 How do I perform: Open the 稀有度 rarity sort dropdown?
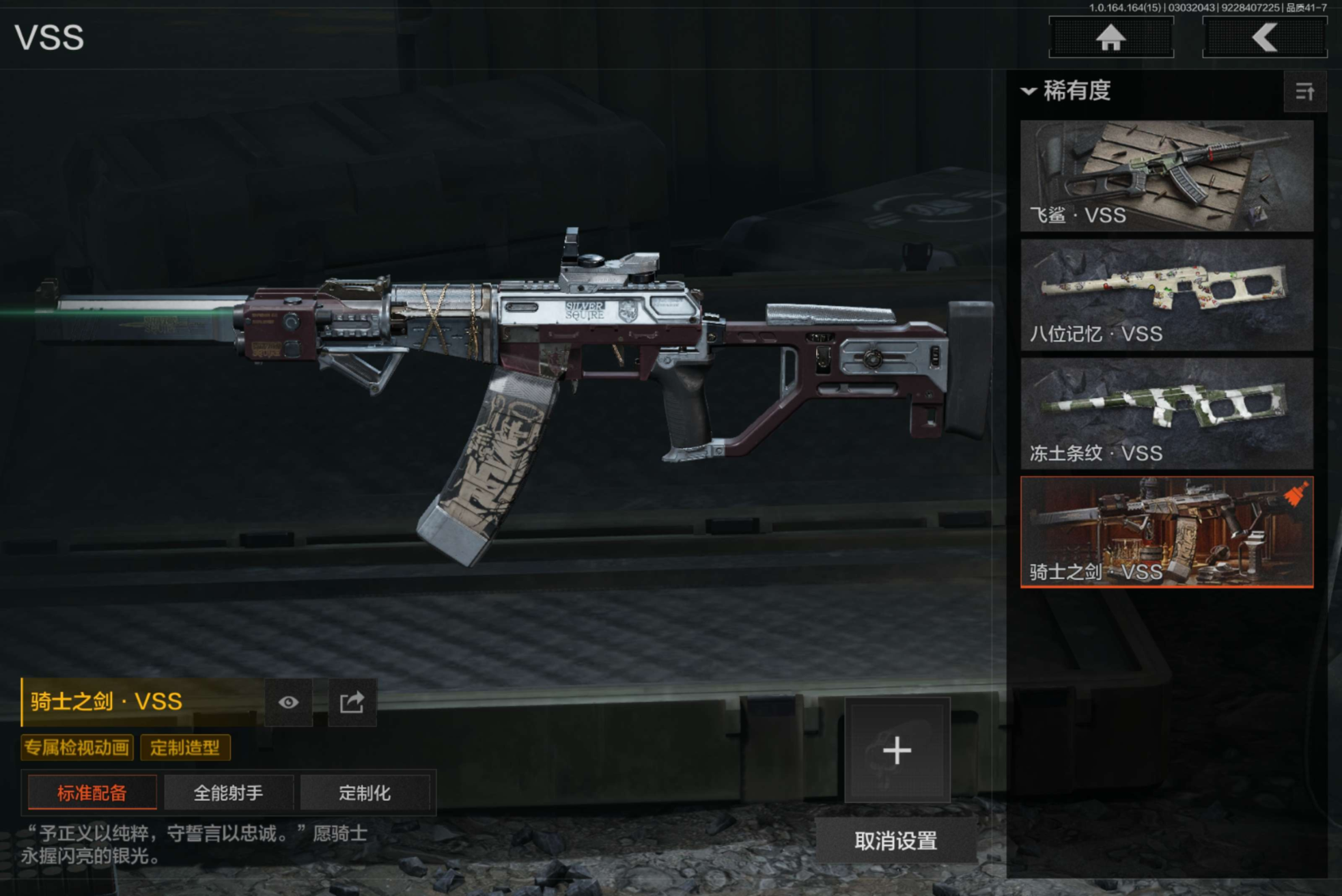[1067, 91]
